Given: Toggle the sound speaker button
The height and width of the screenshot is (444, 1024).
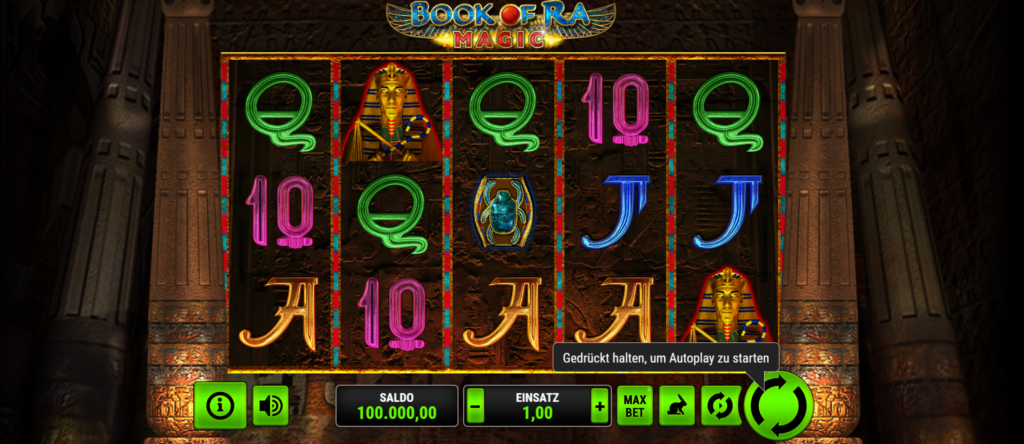Looking at the screenshot, I should [270, 406].
